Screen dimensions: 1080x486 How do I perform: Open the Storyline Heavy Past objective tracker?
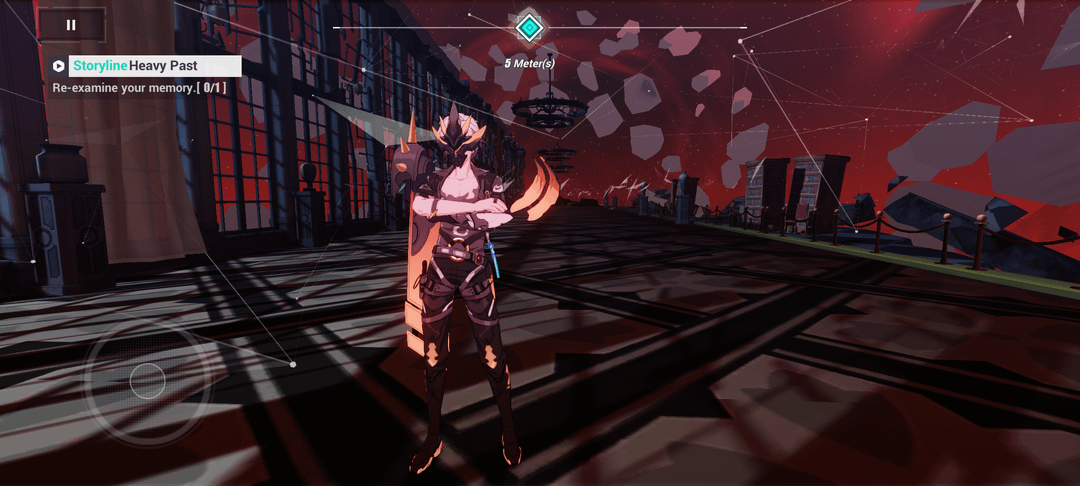147,66
